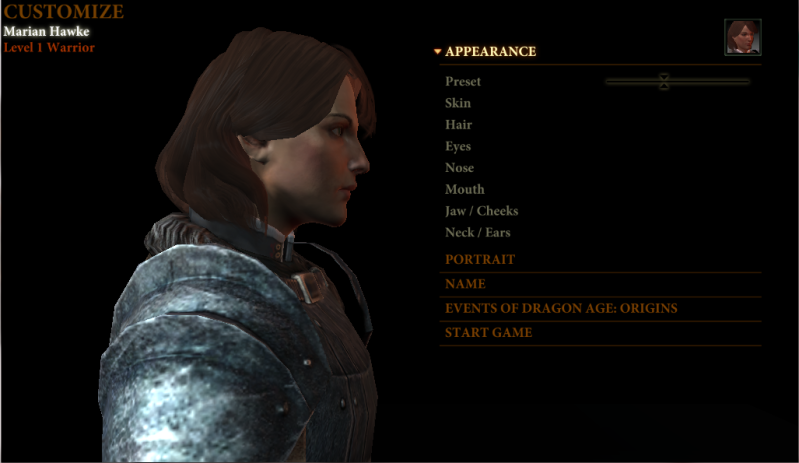The height and width of the screenshot is (463, 799).
Task: Select the Hair customization entry
Action: [x=458, y=125]
